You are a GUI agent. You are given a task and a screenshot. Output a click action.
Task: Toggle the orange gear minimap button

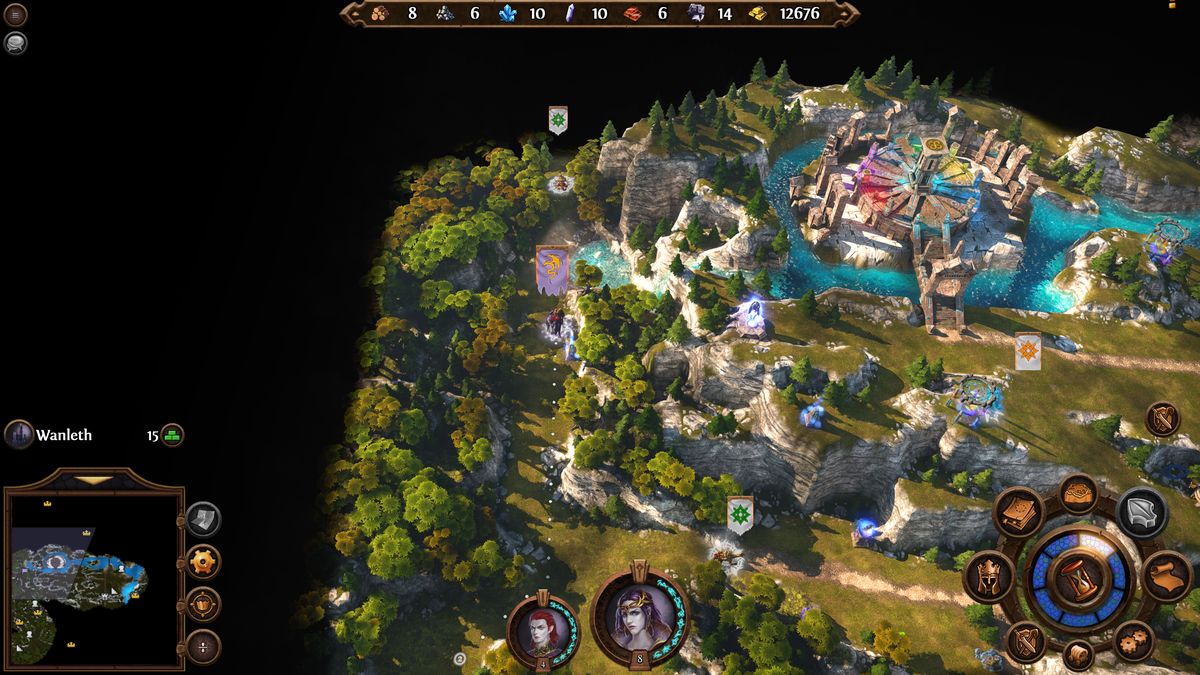pos(203,561)
